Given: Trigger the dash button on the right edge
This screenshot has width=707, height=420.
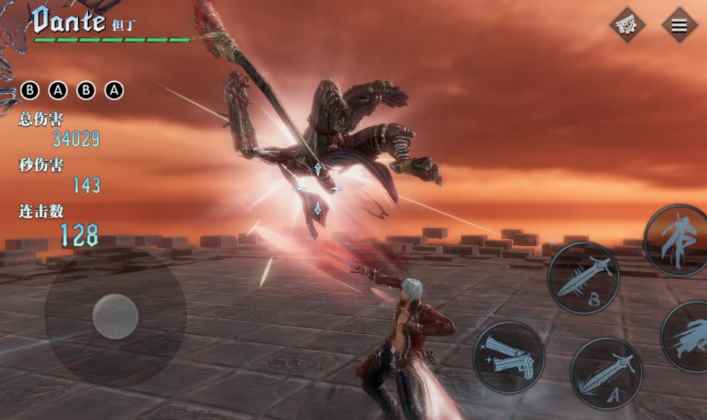Looking at the screenshot, I should tap(690, 335).
